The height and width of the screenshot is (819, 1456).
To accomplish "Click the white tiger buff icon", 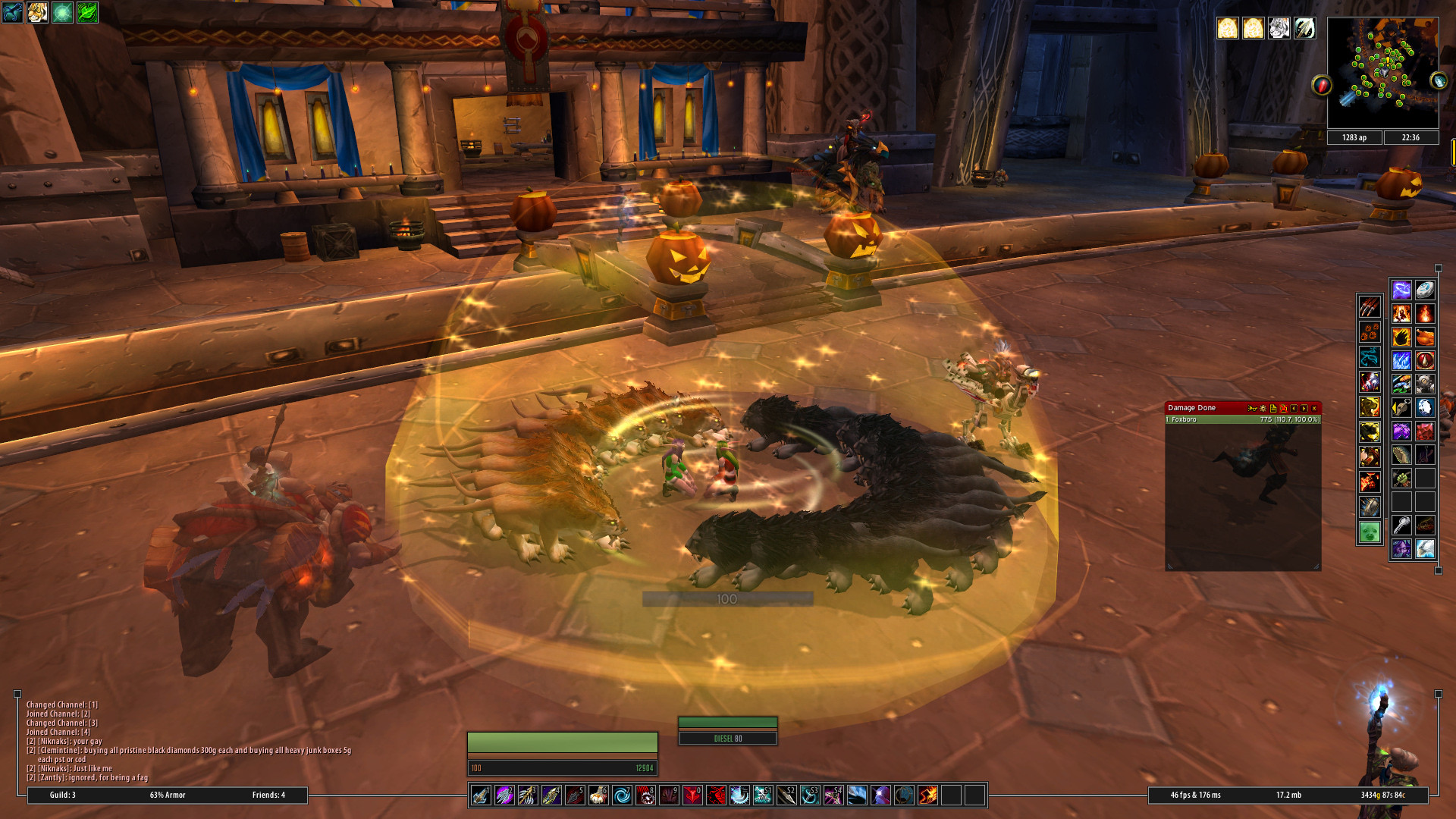I will pos(1279,29).
